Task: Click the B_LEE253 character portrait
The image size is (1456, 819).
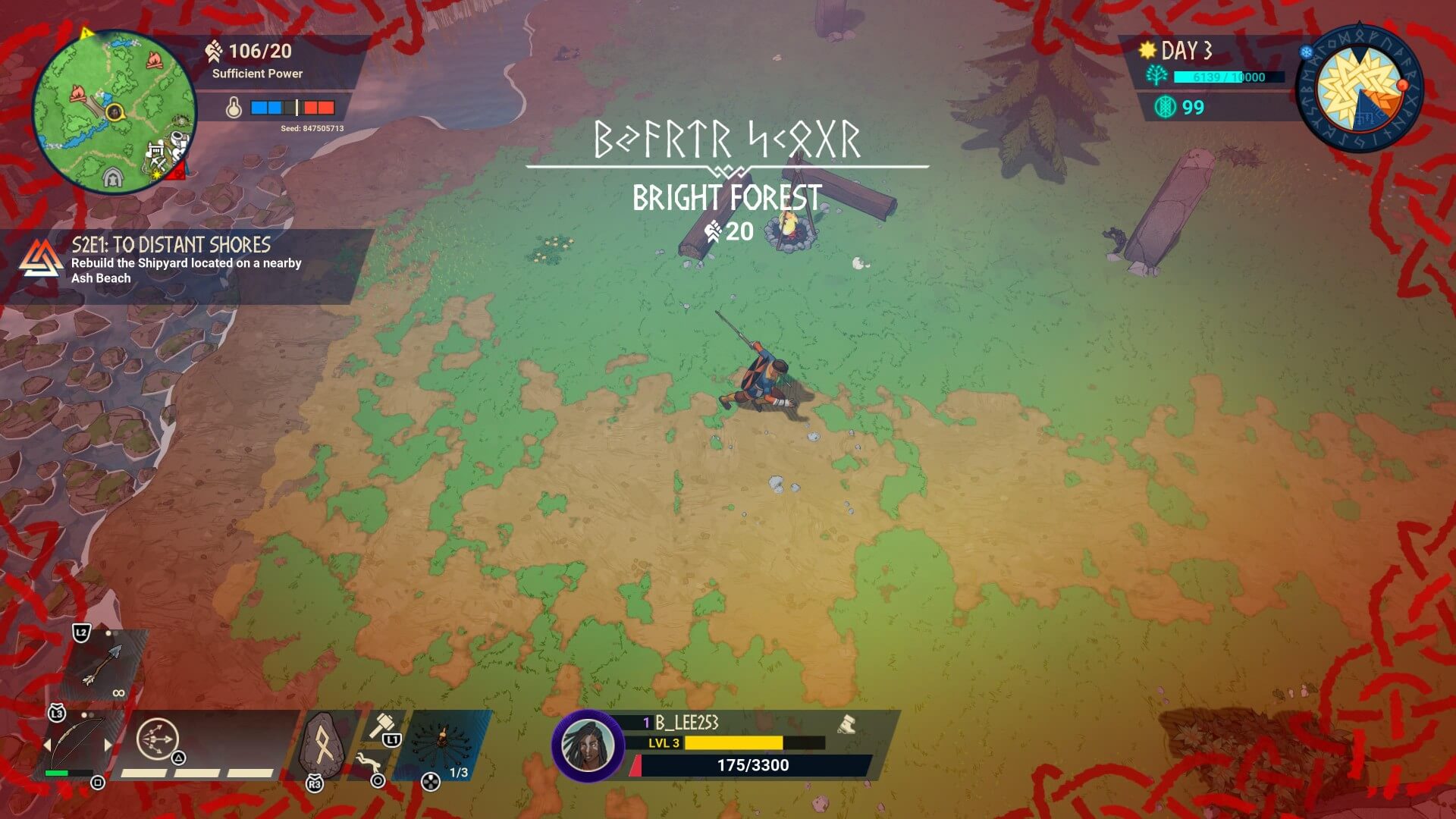Action: [x=588, y=745]
